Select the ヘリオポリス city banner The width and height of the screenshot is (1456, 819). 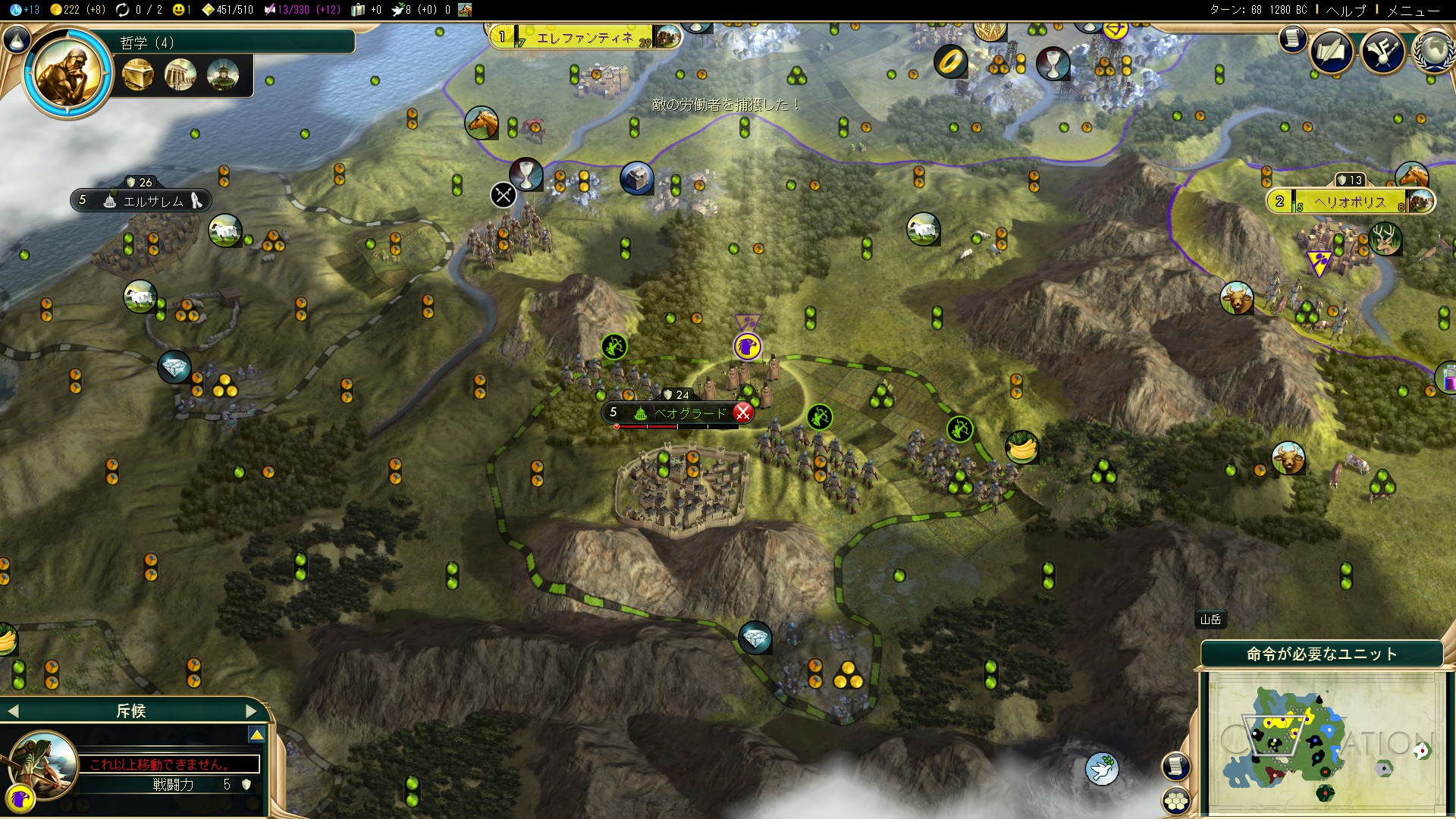coord(1350,202)
